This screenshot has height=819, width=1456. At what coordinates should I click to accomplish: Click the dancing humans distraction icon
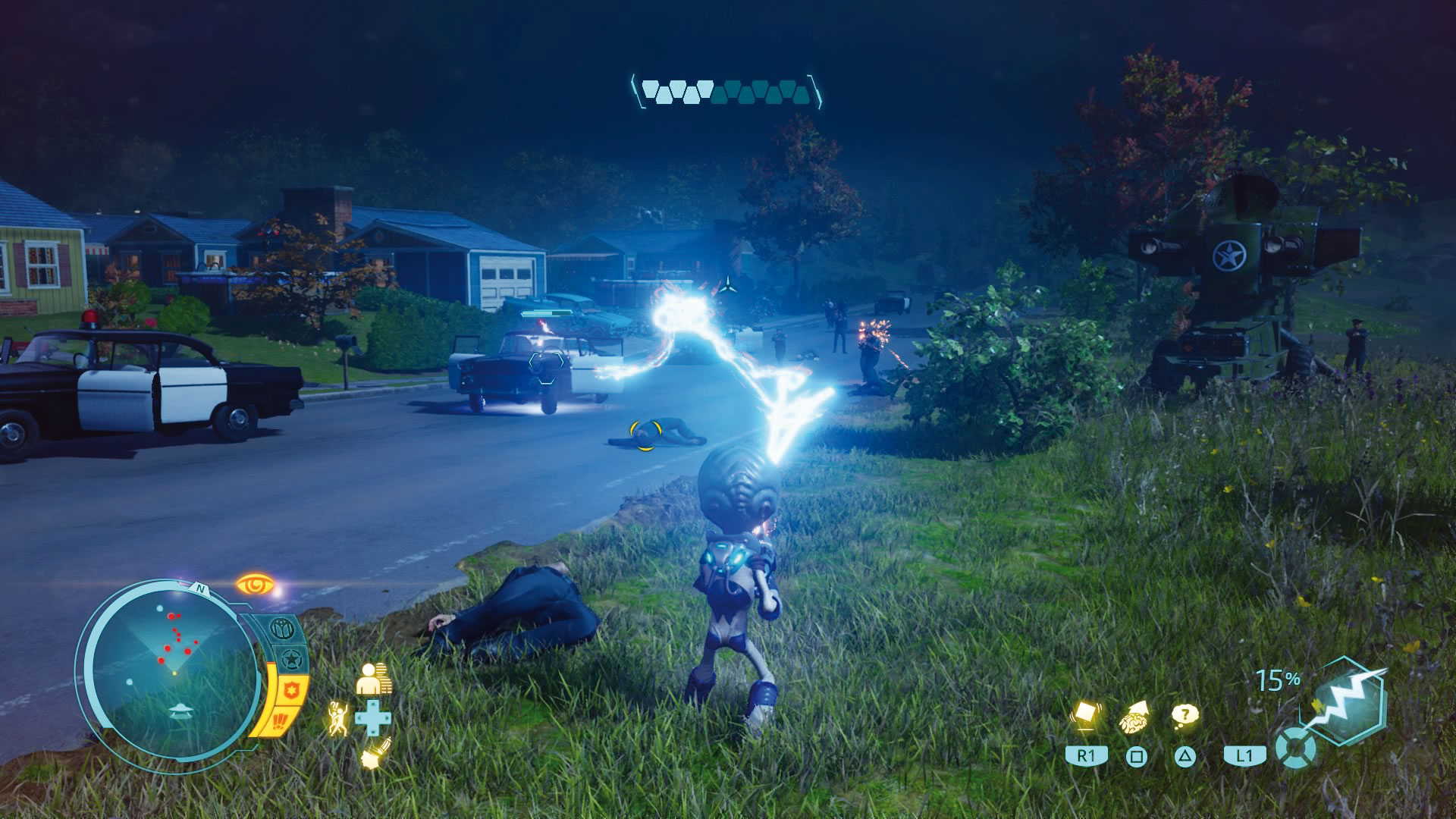point(338,717)
